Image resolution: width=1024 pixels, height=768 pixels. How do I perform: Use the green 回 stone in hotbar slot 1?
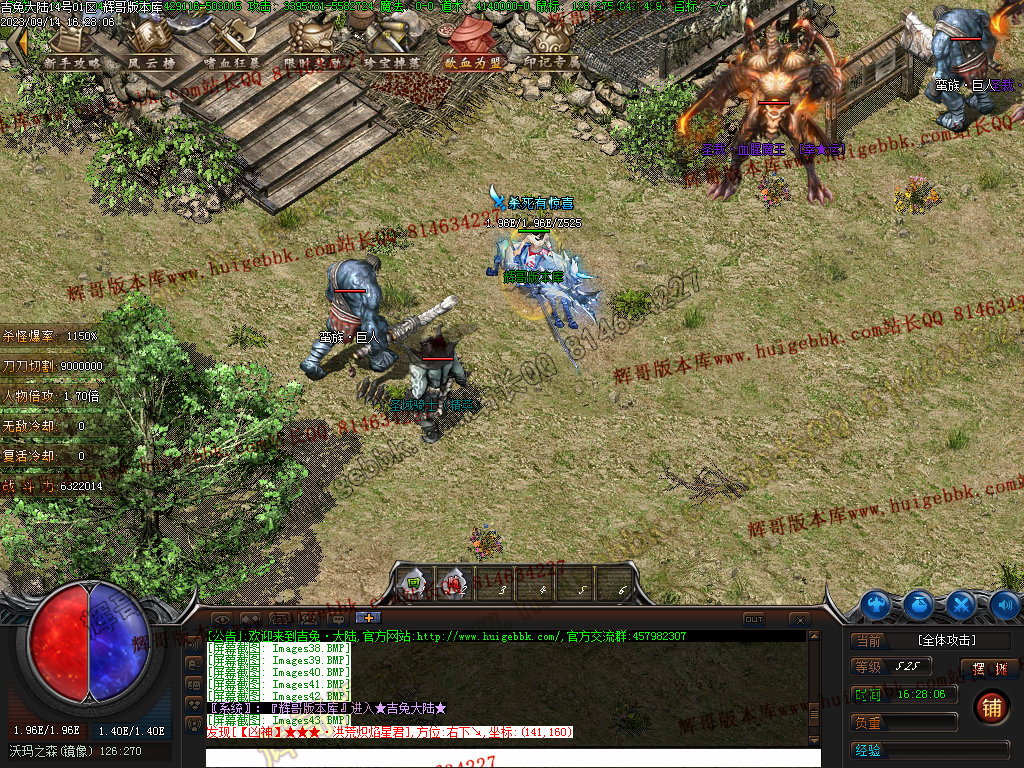[413, 583]
